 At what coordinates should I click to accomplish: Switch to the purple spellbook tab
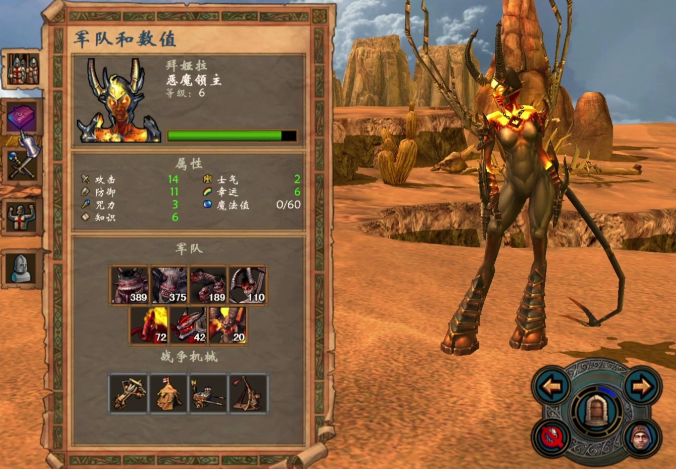(x=21, y=117)
